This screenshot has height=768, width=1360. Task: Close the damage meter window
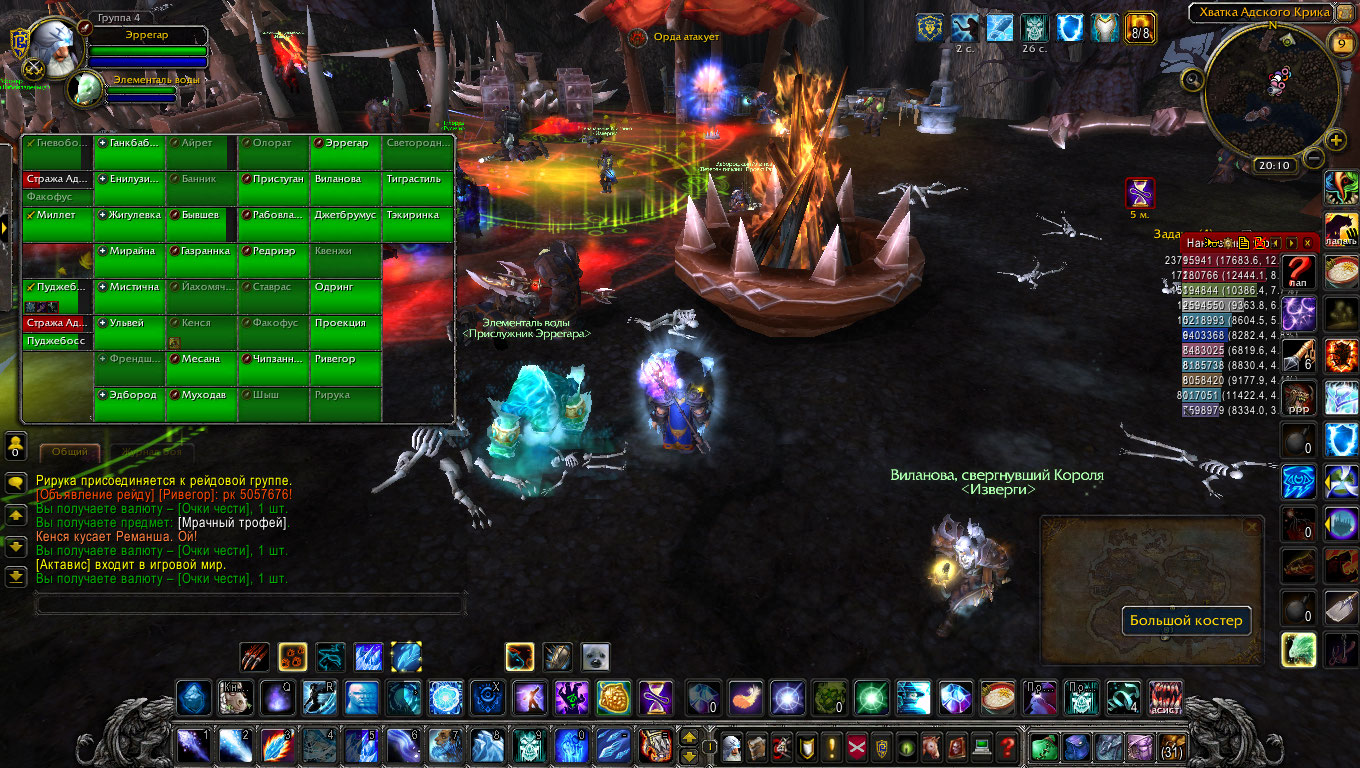(x=1309, y=243)
